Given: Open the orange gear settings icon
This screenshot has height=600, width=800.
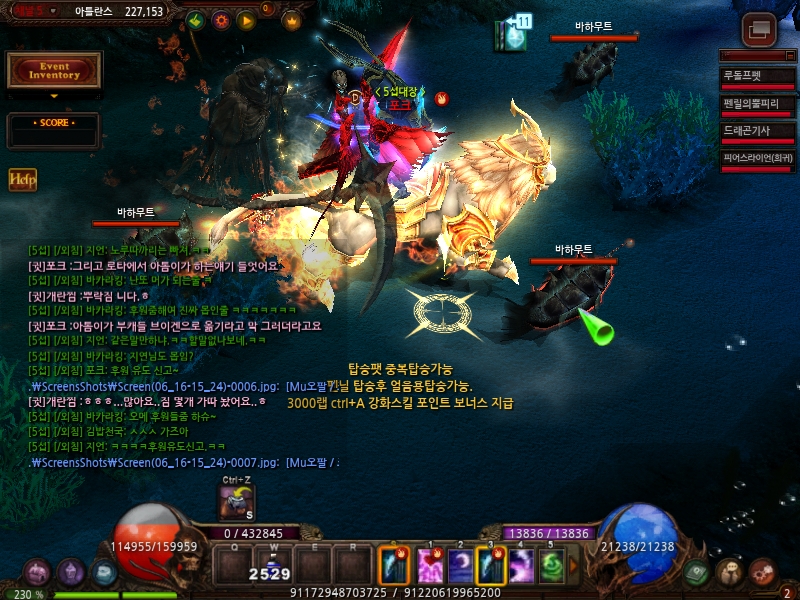Looking at the screenshot, I should click(x=221, y=20).
